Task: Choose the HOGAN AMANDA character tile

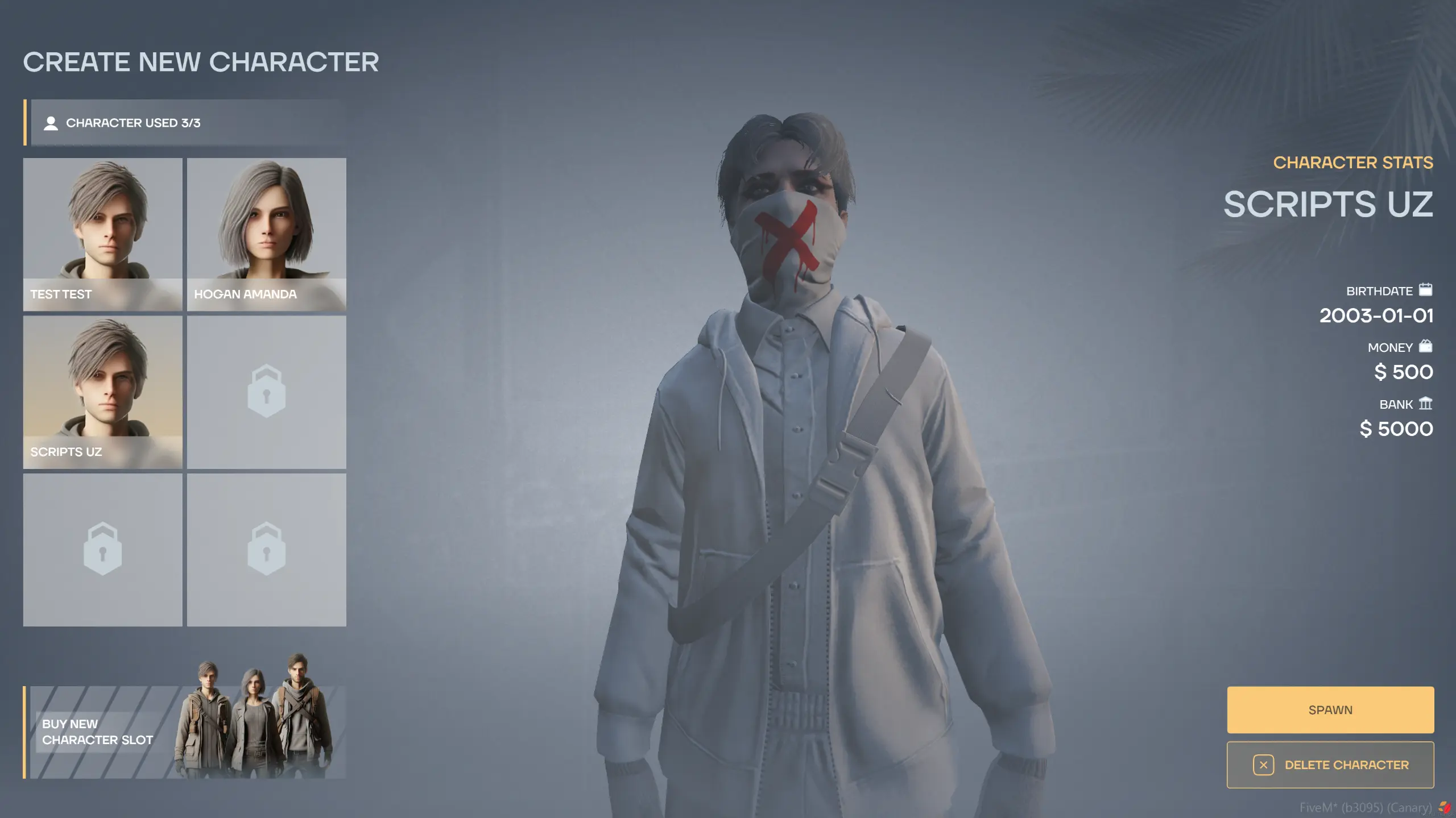Action: click(x=266, y=234)
